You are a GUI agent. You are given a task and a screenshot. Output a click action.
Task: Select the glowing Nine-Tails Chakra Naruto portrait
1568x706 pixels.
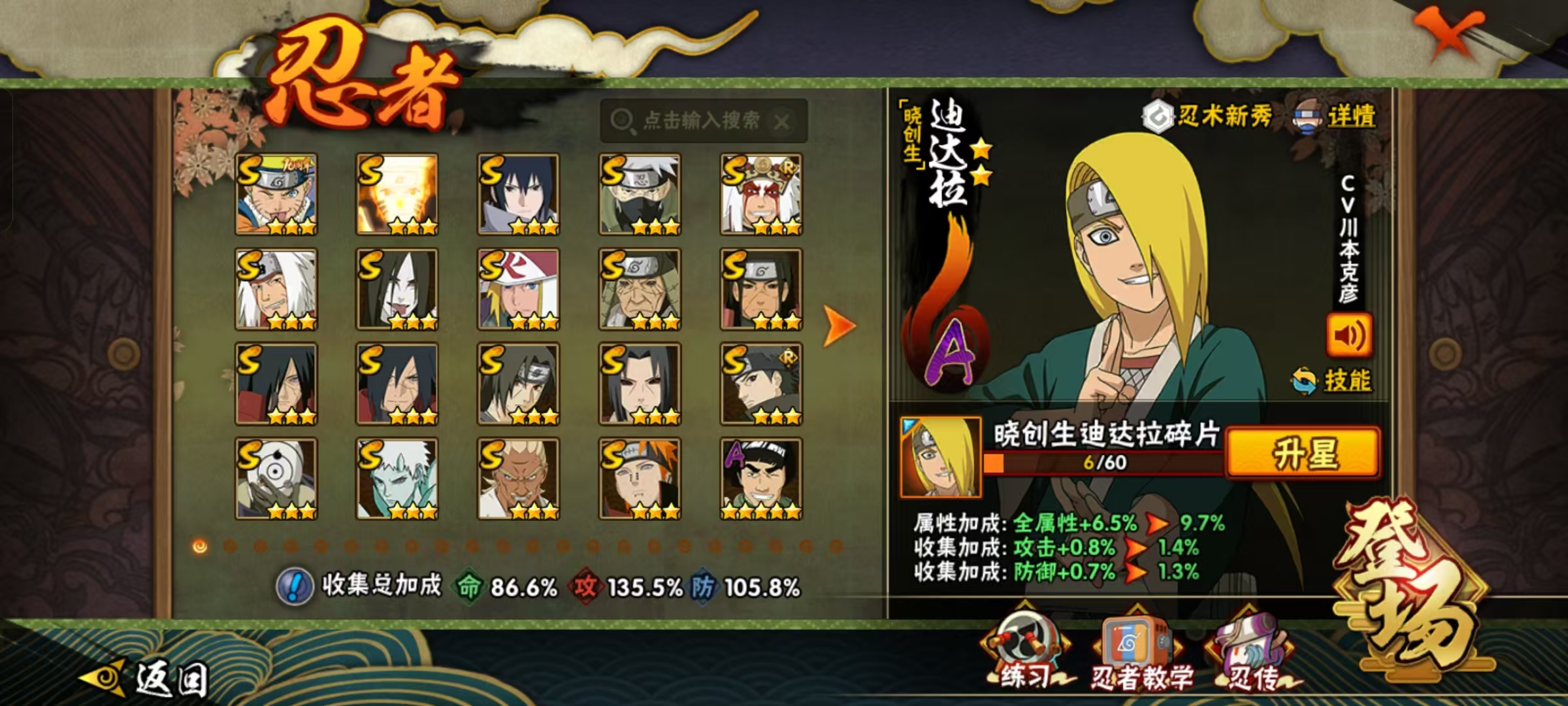397,194
